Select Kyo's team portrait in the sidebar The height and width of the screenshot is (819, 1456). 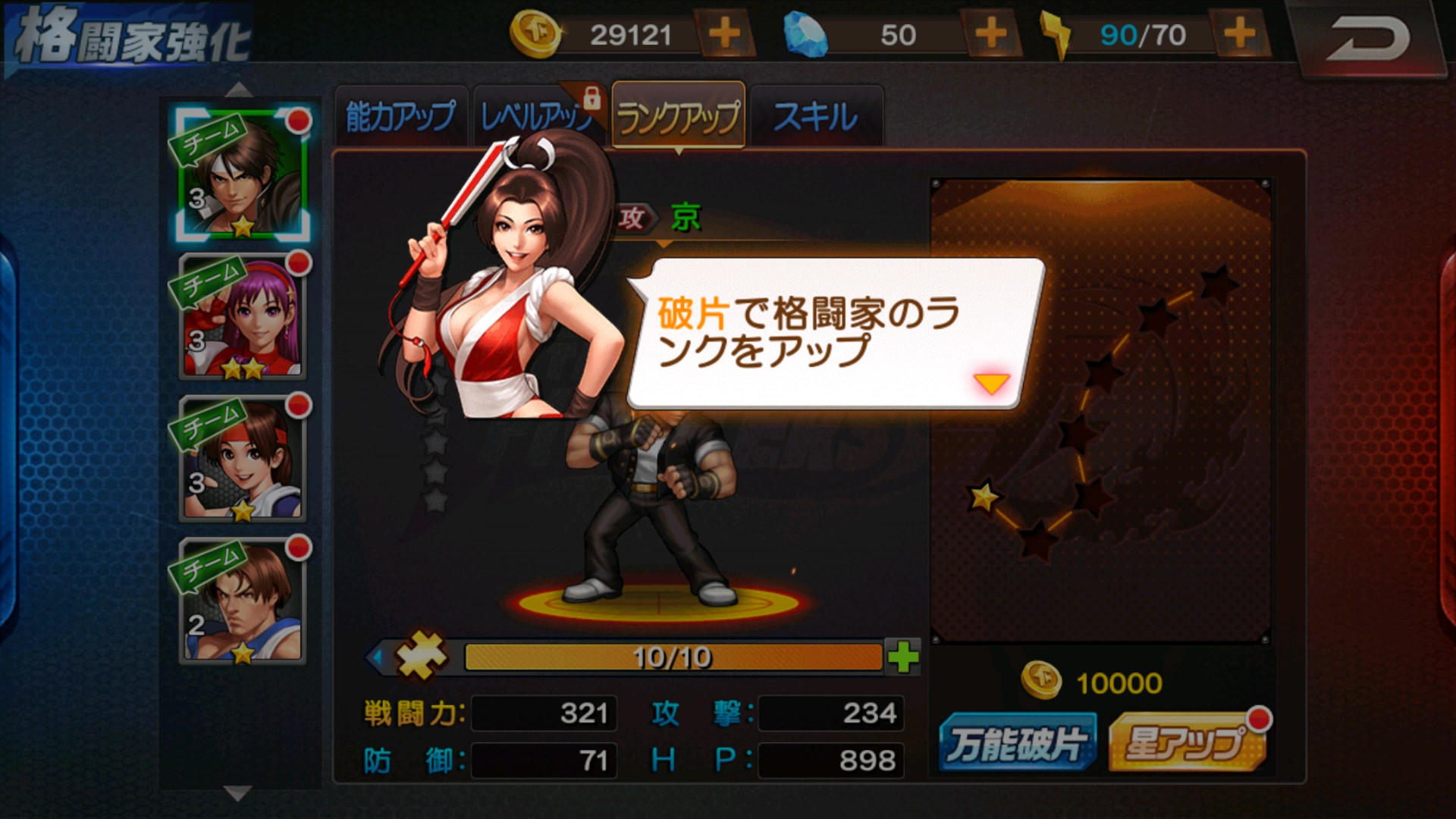tap(240, 176)
